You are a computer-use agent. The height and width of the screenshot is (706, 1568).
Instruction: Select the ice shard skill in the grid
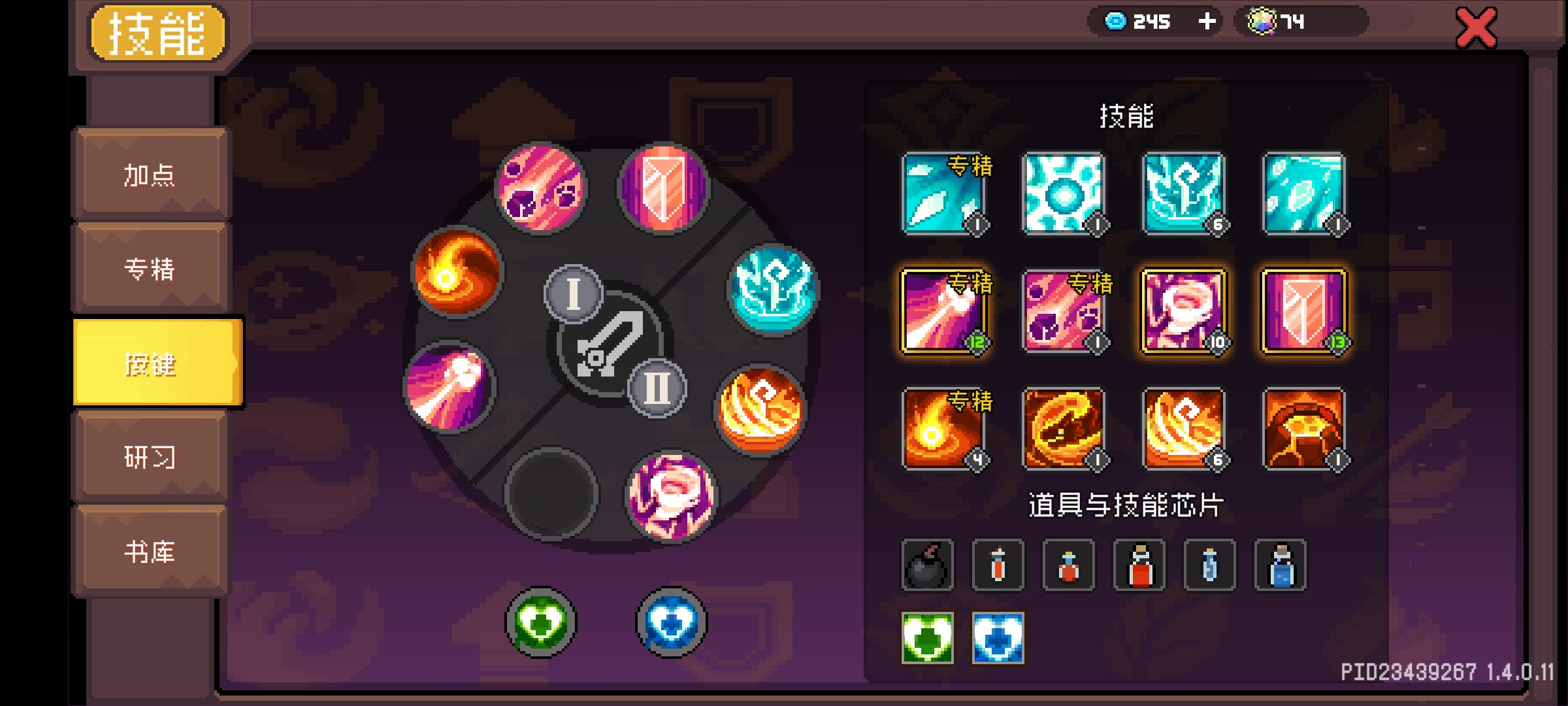[945, 192]
